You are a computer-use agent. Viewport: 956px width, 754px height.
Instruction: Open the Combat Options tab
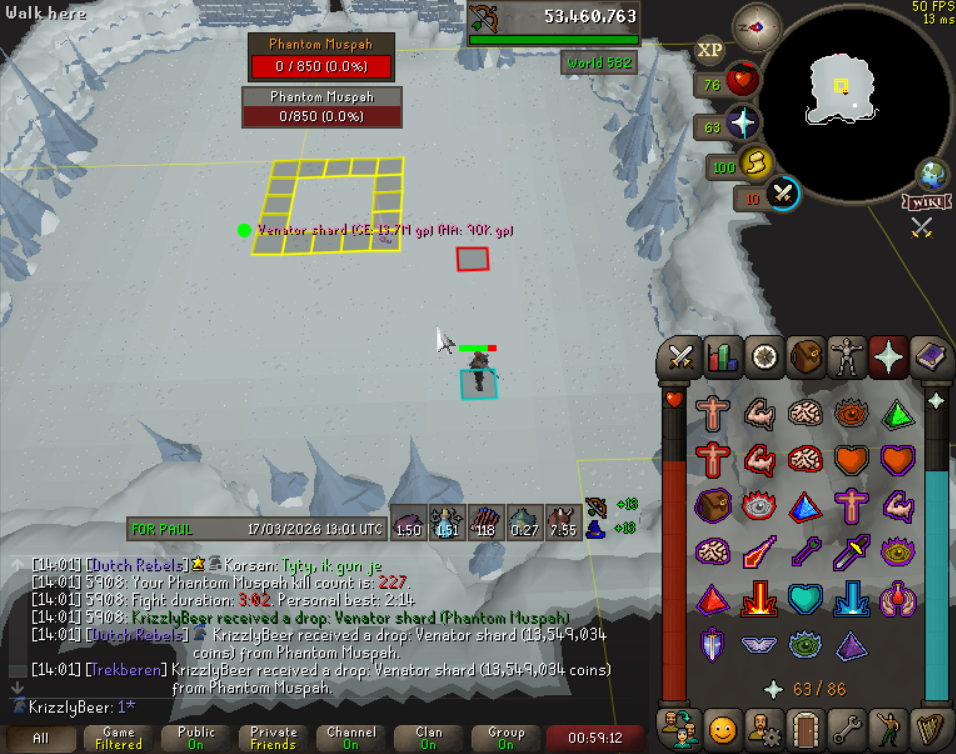click(x=681, y=356)
